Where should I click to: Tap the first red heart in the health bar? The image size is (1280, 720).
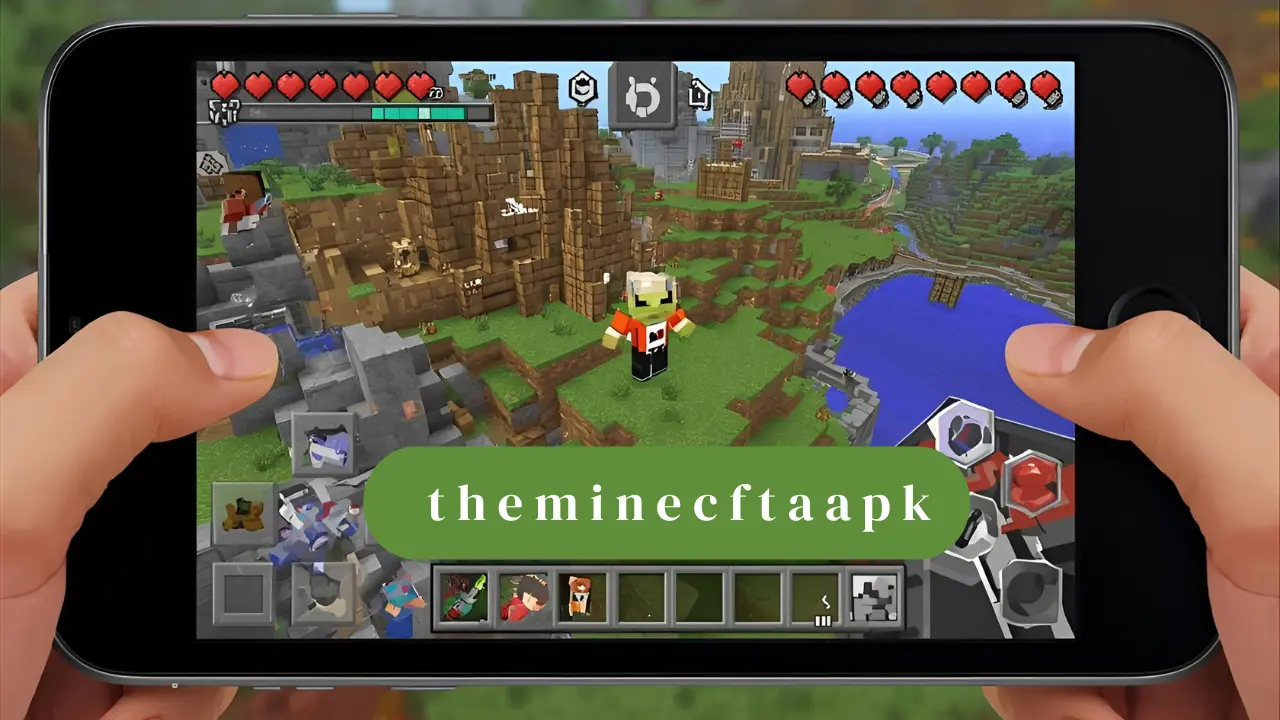pyautogui.click(x=225, y=85)
